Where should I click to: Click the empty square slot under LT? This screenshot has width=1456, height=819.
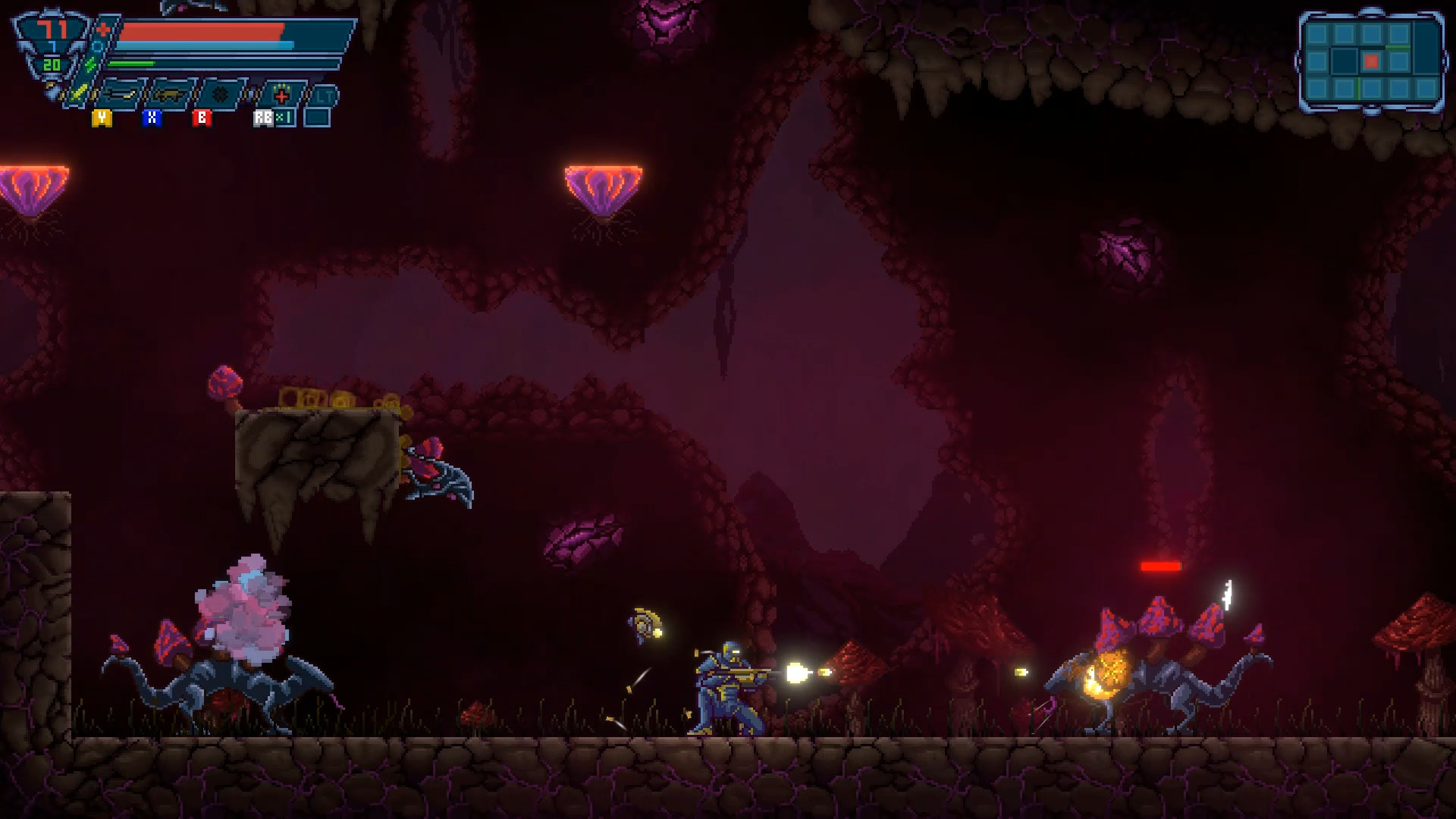pyautogui.click(x=318, y=118)
